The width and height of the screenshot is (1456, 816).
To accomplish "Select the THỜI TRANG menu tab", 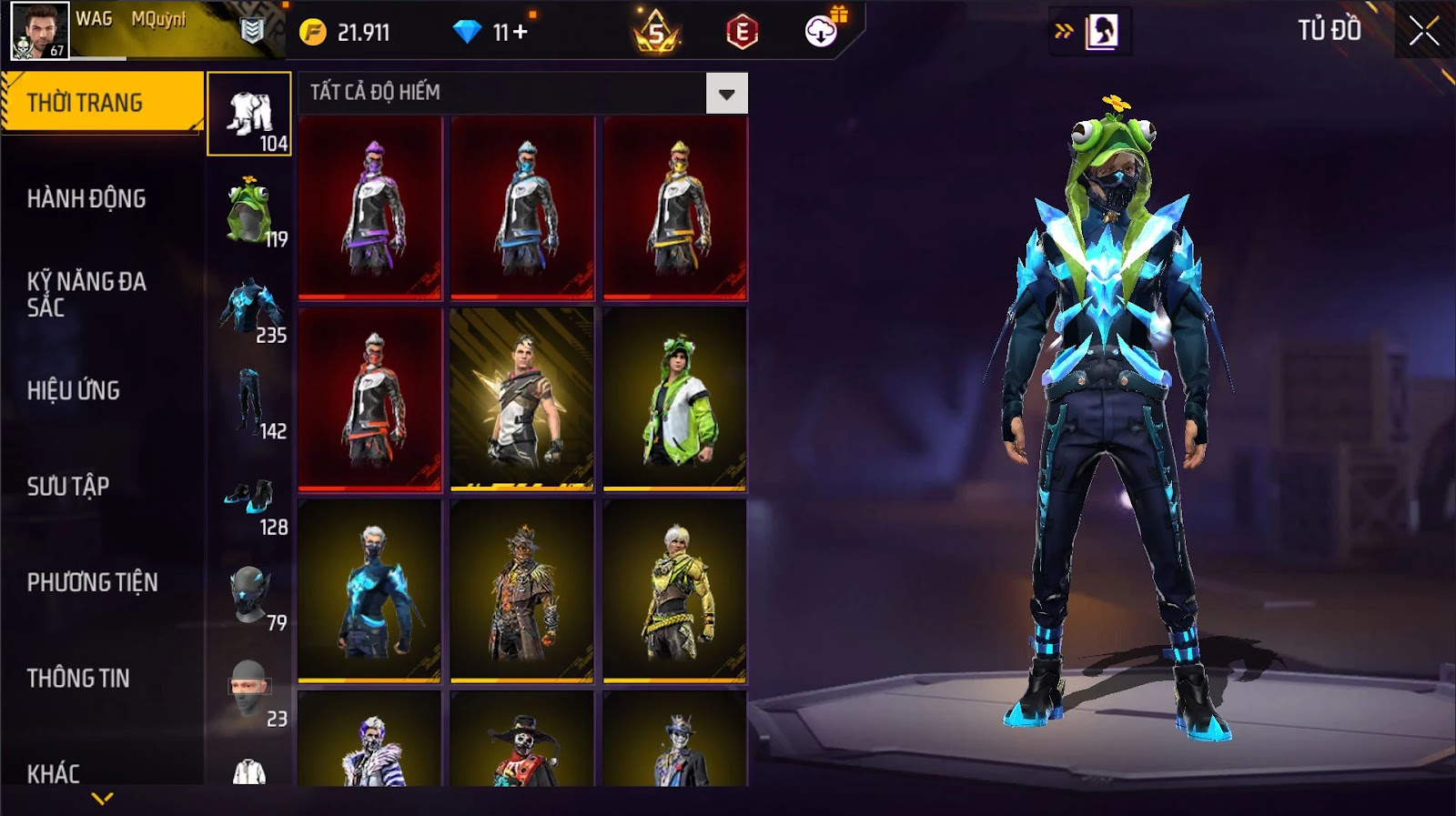I will (102, 103).
